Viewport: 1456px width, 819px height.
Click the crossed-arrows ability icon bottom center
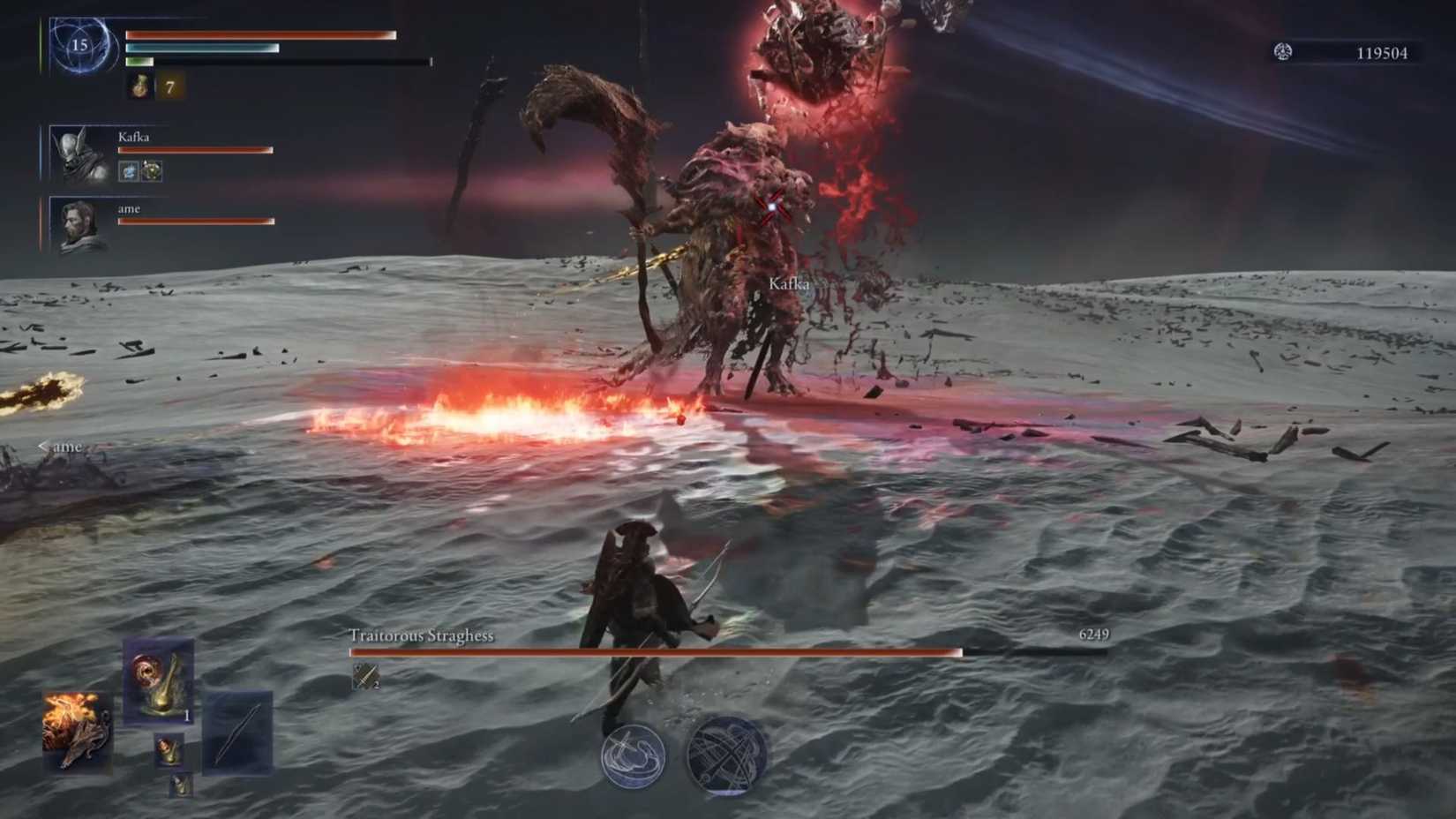(x=726, y=755)
